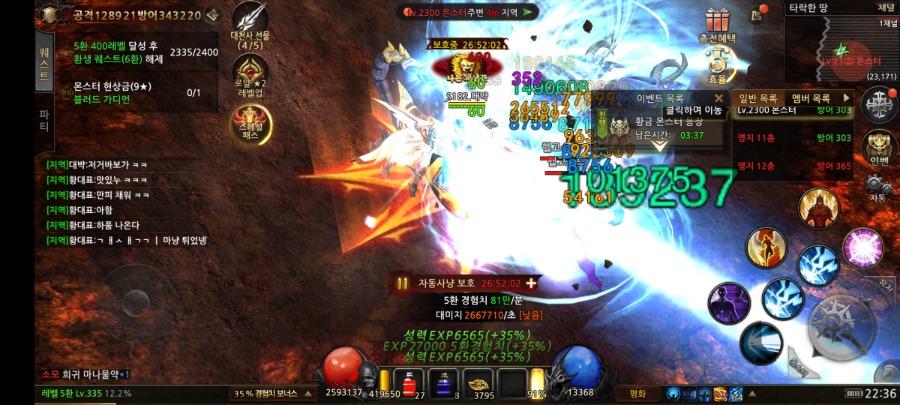Open the 효율 gold medal icon
The width and height of the screenshot is (900, 405).
click(x=716, y=65)
